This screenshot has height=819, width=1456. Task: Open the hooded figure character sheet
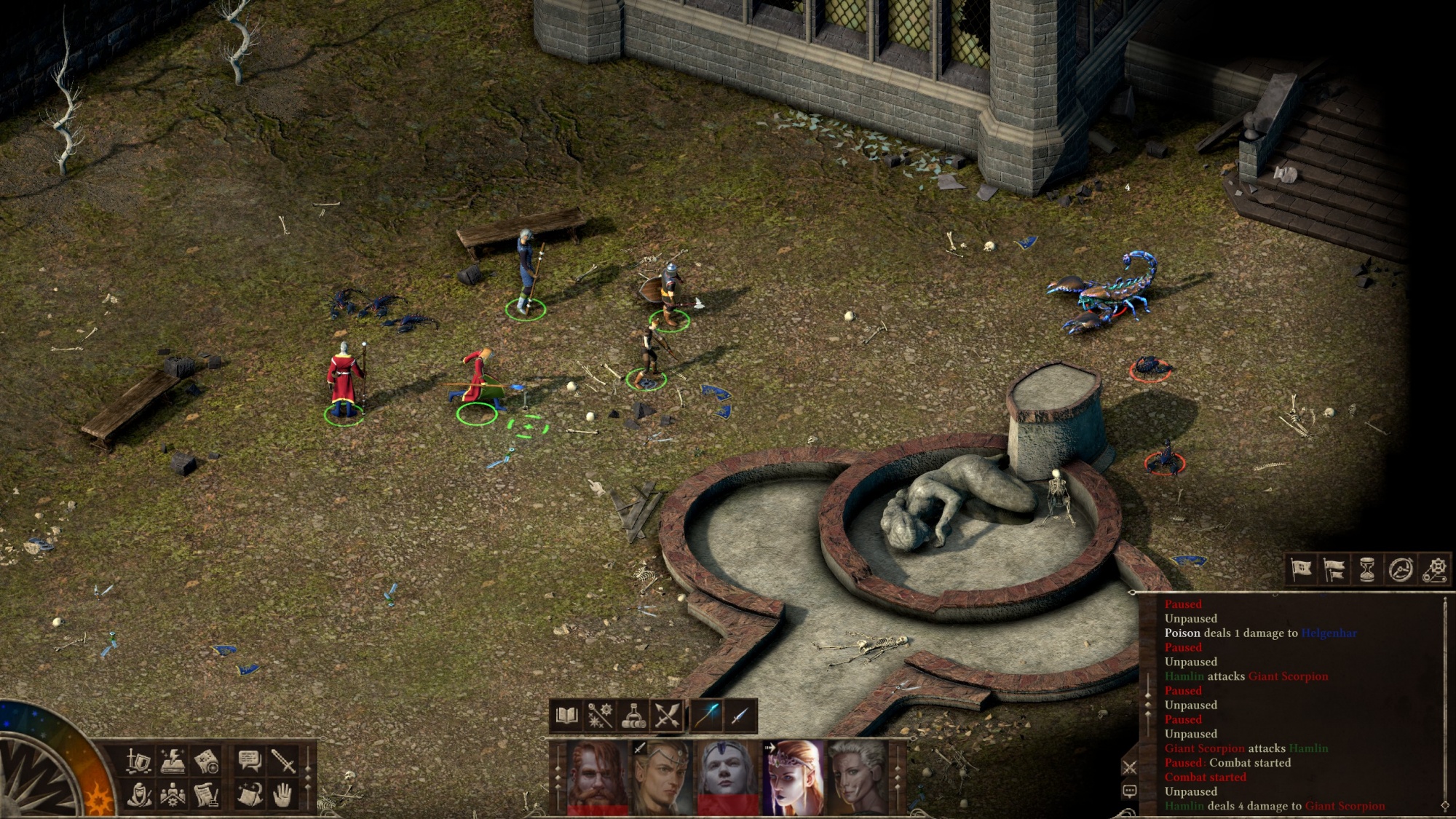[x=138, y=795]
